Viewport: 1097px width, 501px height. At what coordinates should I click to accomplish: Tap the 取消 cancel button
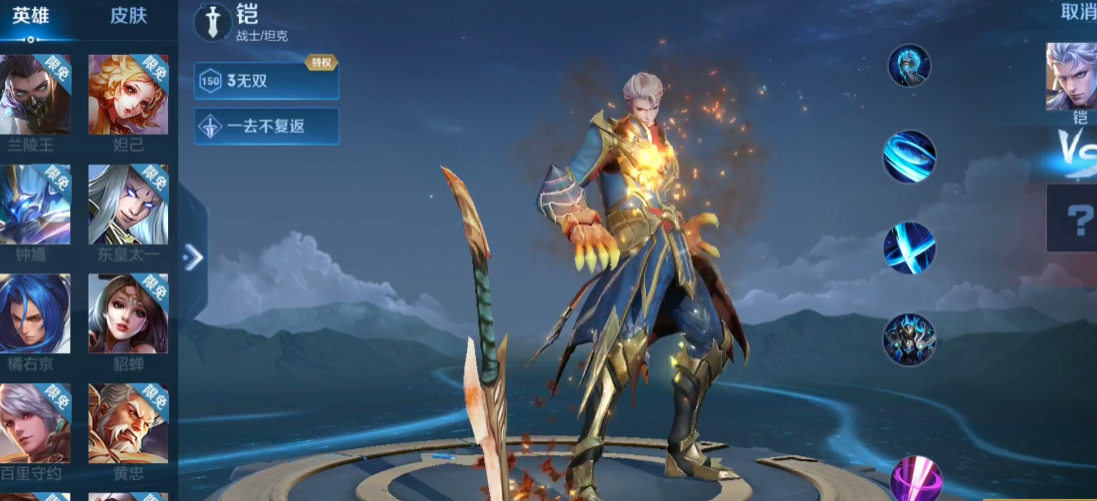(x=1077, y=12)
